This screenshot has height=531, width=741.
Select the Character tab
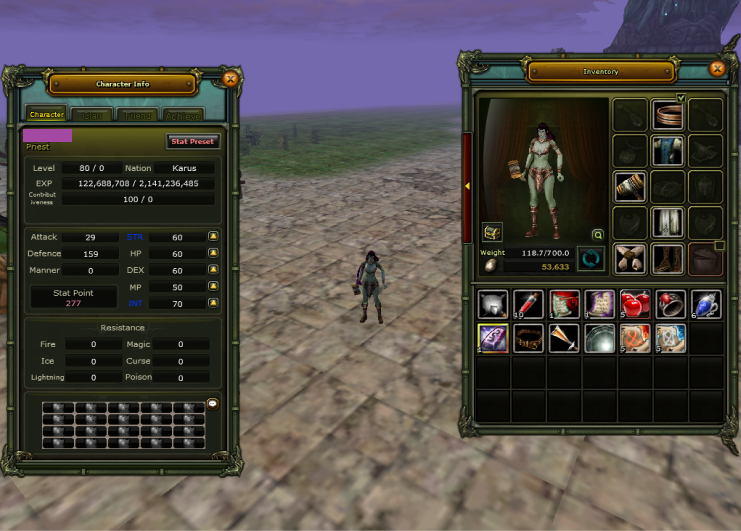point(47,115)
